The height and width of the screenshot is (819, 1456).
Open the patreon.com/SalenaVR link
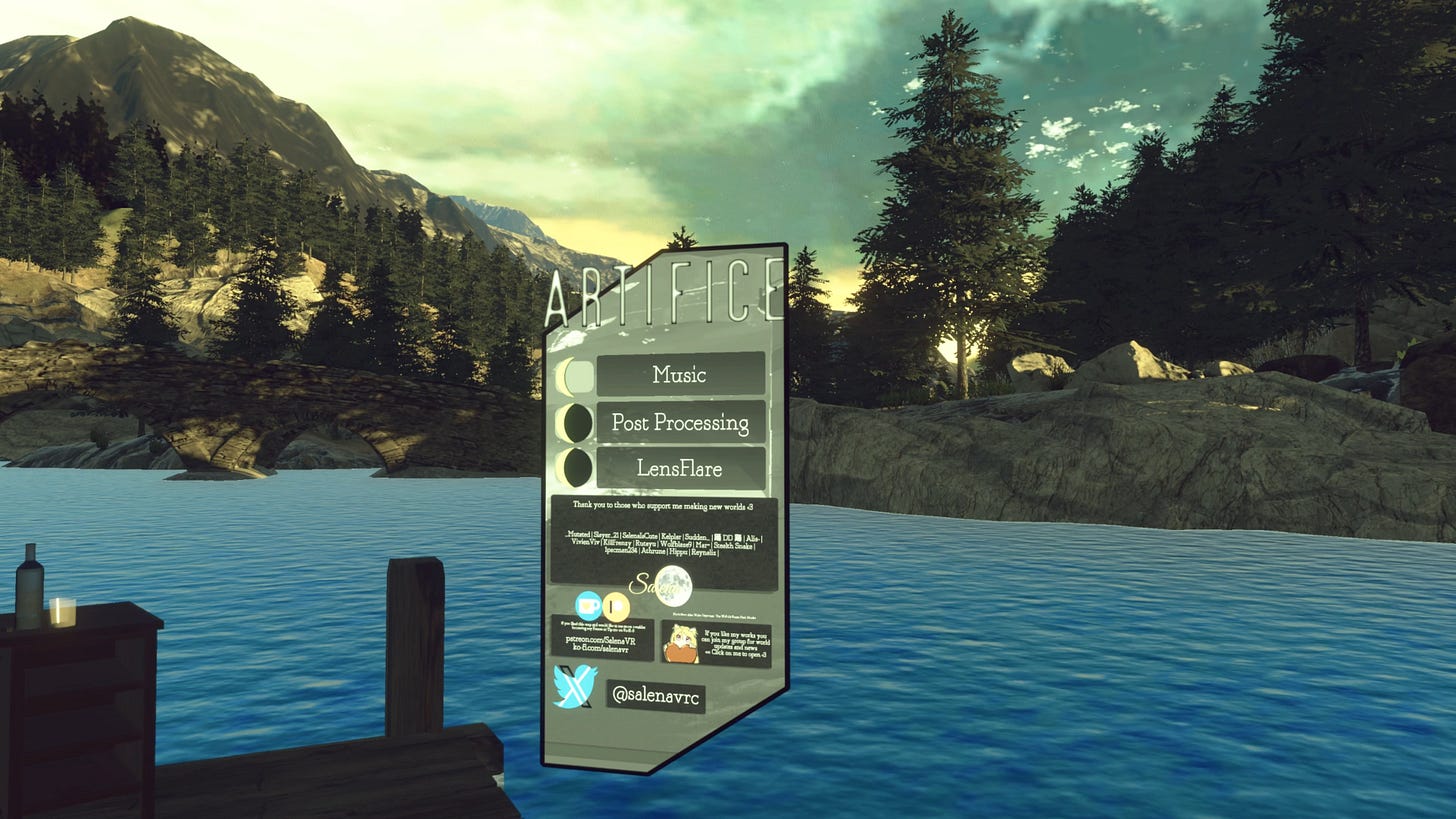(x=602, y=639)
